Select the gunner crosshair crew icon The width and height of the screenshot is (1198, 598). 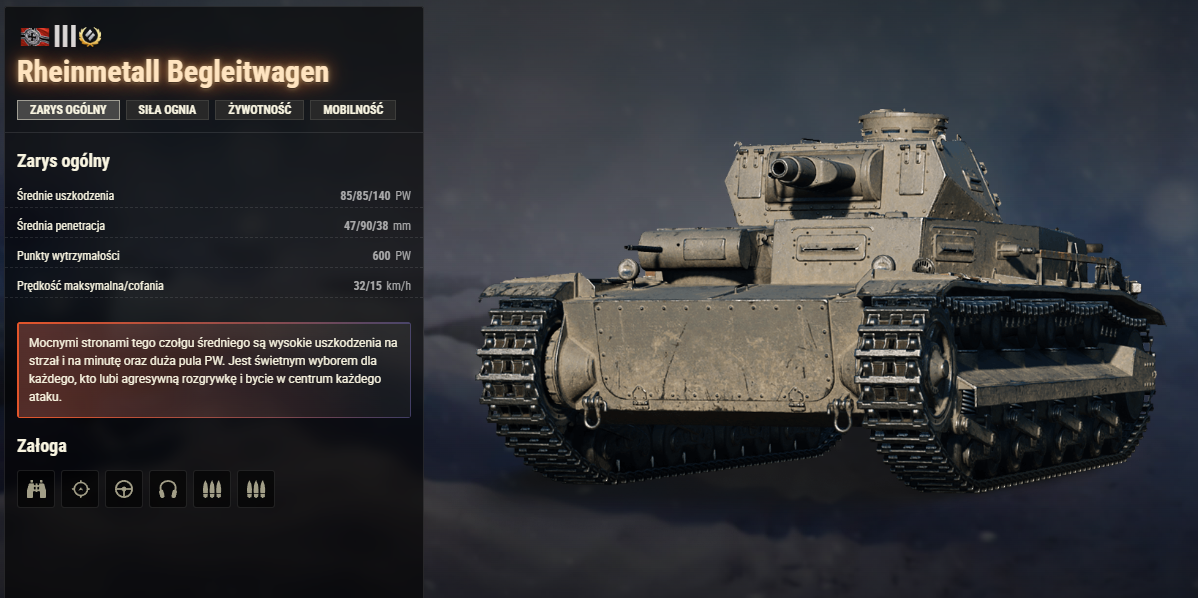[80, 489]
